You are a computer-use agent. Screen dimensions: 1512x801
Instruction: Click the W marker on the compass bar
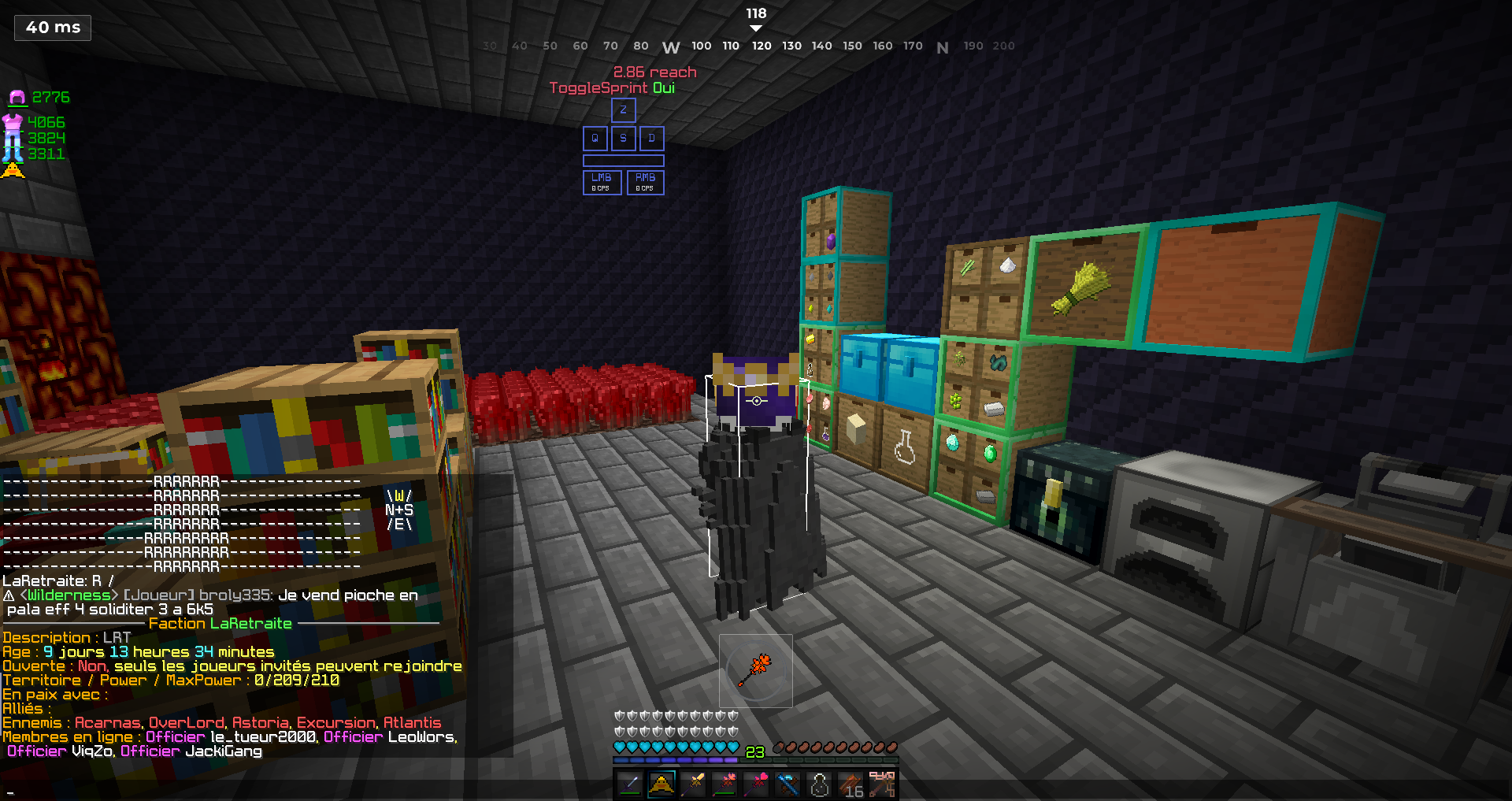point(671,46)
